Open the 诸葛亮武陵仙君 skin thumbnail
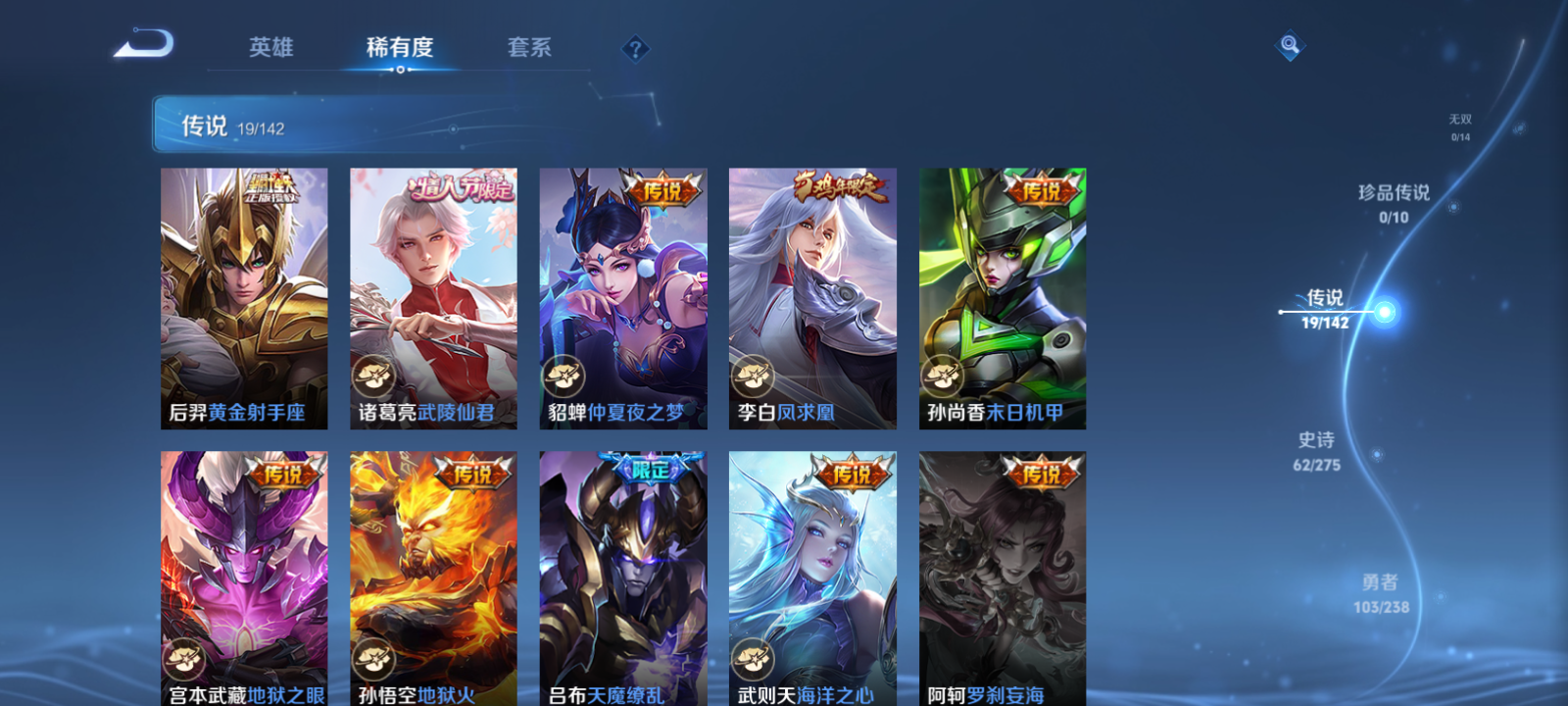The width and height of the screenshot is (1568, 706). (433, 296)
